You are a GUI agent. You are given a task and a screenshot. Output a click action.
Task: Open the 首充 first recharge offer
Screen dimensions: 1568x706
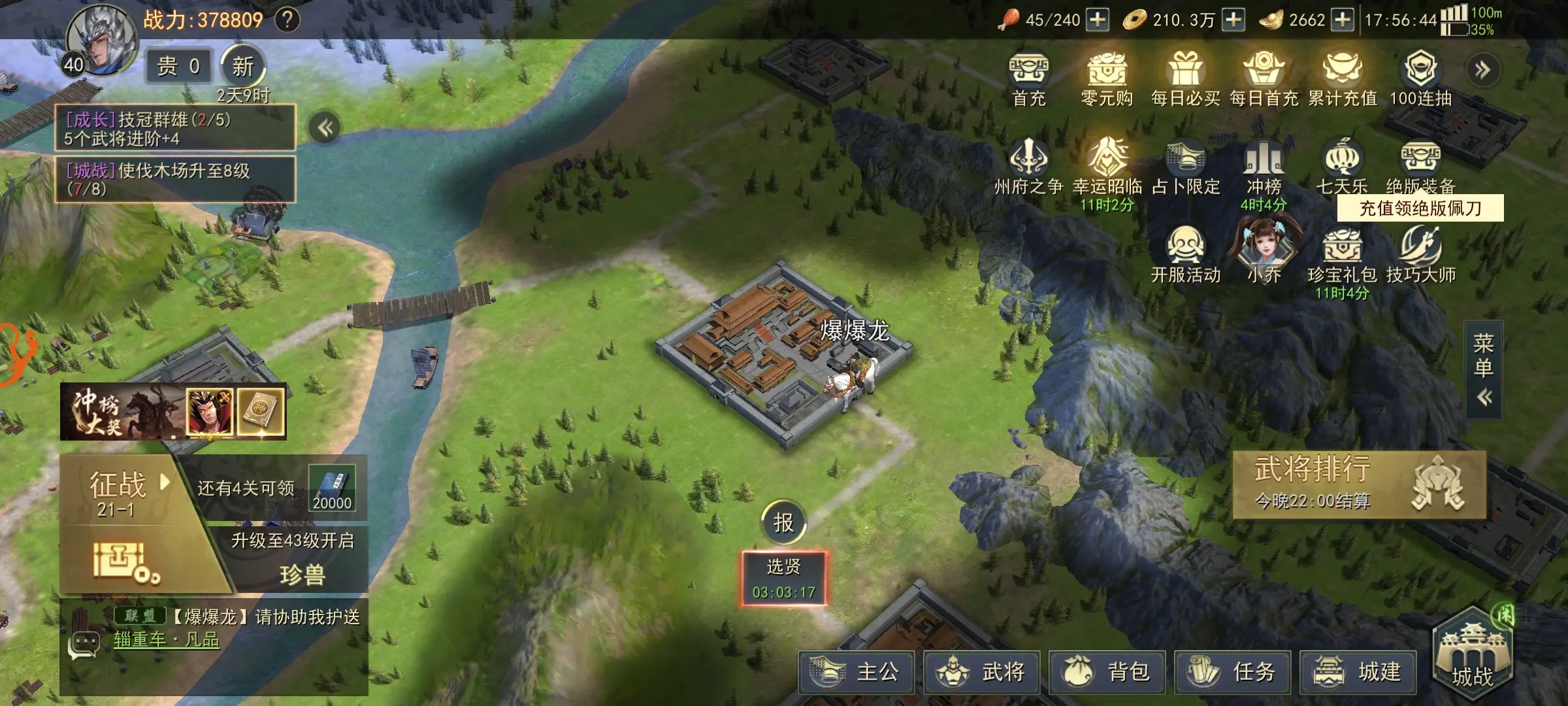tap(1029, 80)
